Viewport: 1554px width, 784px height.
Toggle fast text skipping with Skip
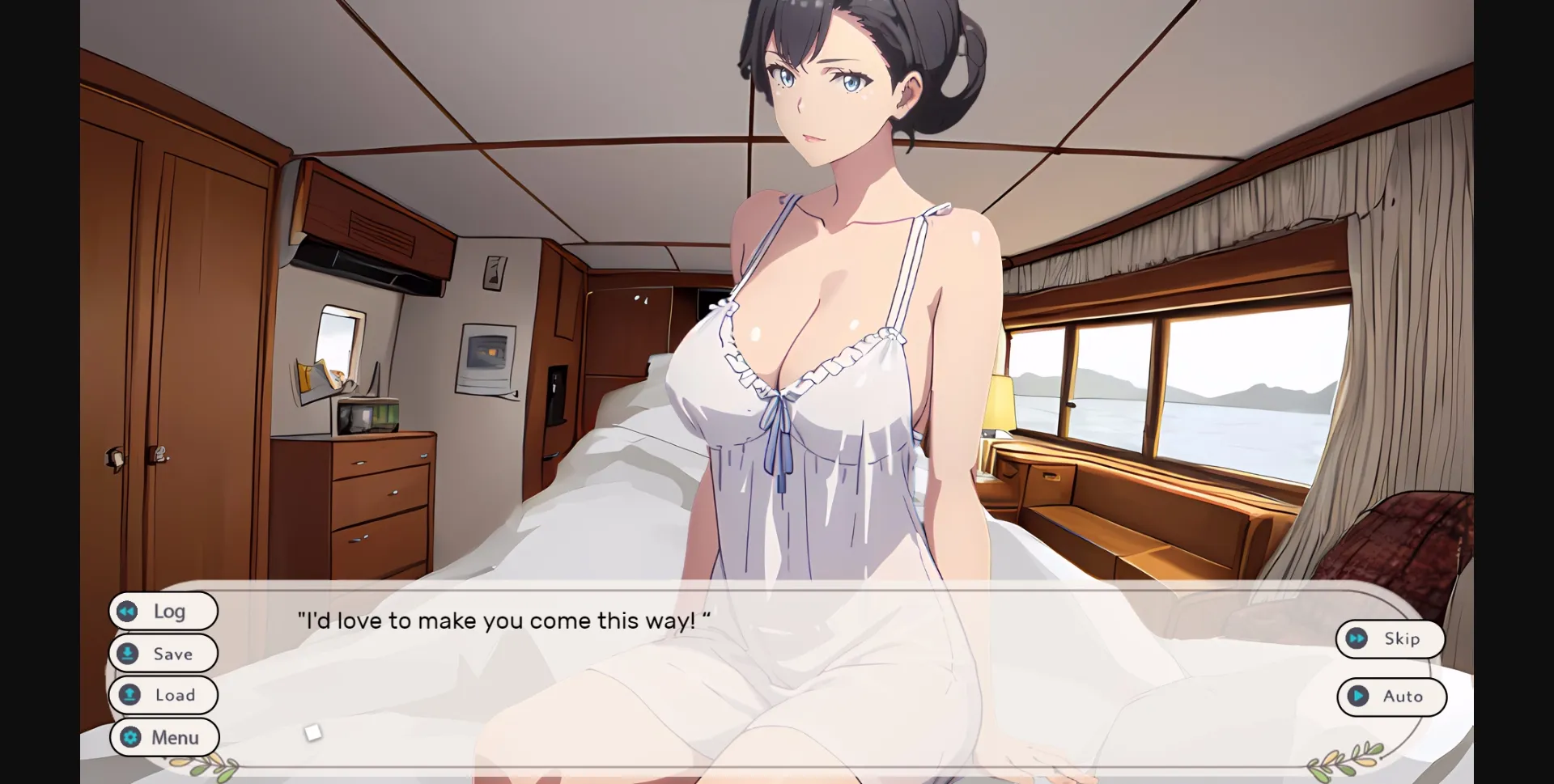tap(1390, 638)
